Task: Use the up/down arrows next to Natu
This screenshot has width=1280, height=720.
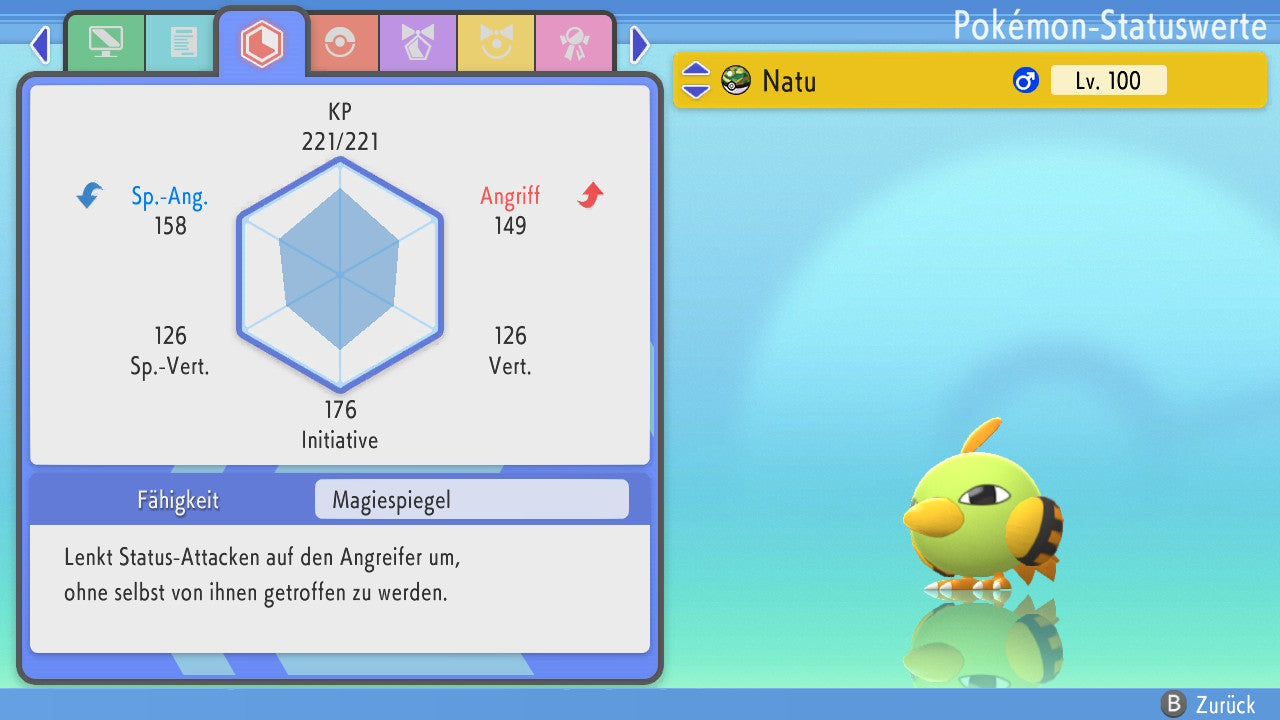Action: pos(696,80)
